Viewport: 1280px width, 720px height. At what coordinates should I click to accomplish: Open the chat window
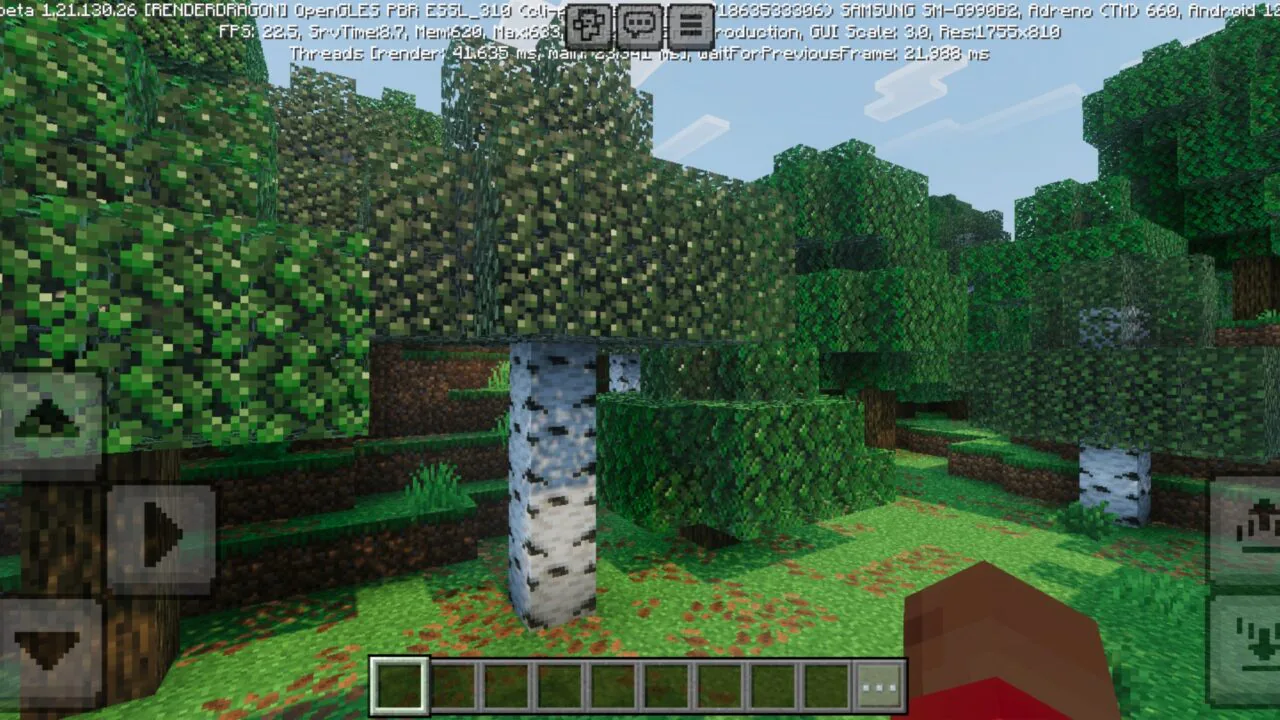(x=638, y=22)
